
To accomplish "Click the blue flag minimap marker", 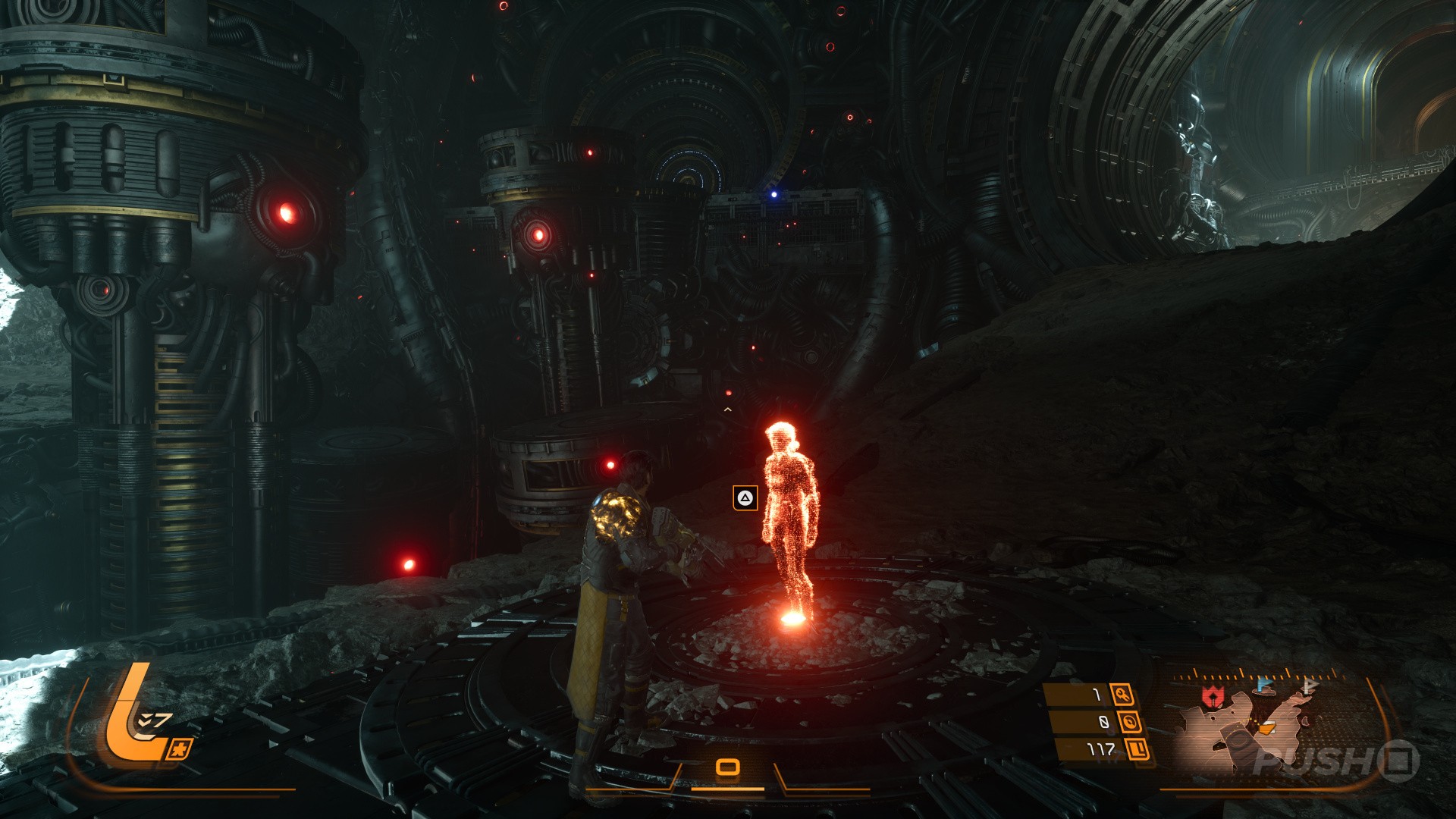I will click(x=1264, y=686).
